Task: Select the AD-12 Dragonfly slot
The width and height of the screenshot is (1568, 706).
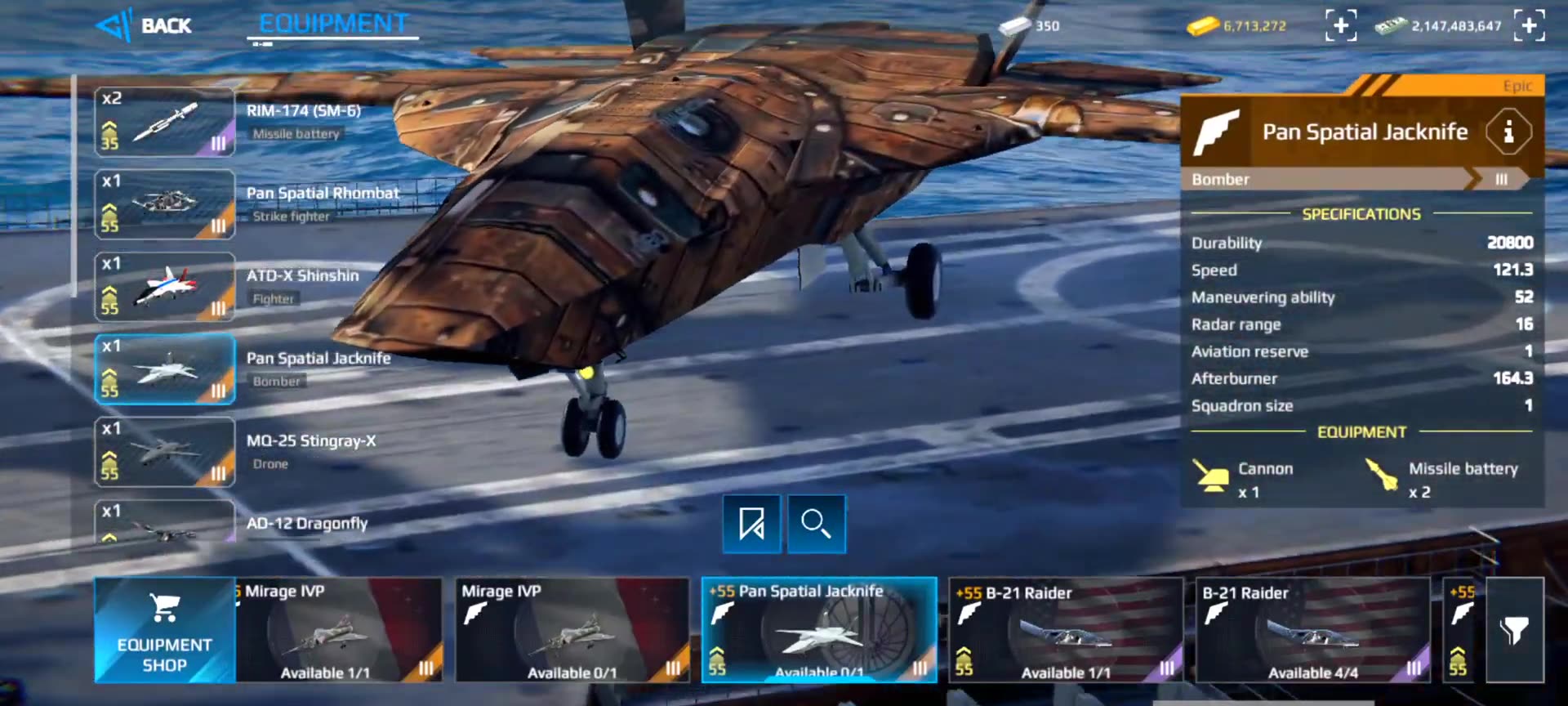Action: point(165,523)
